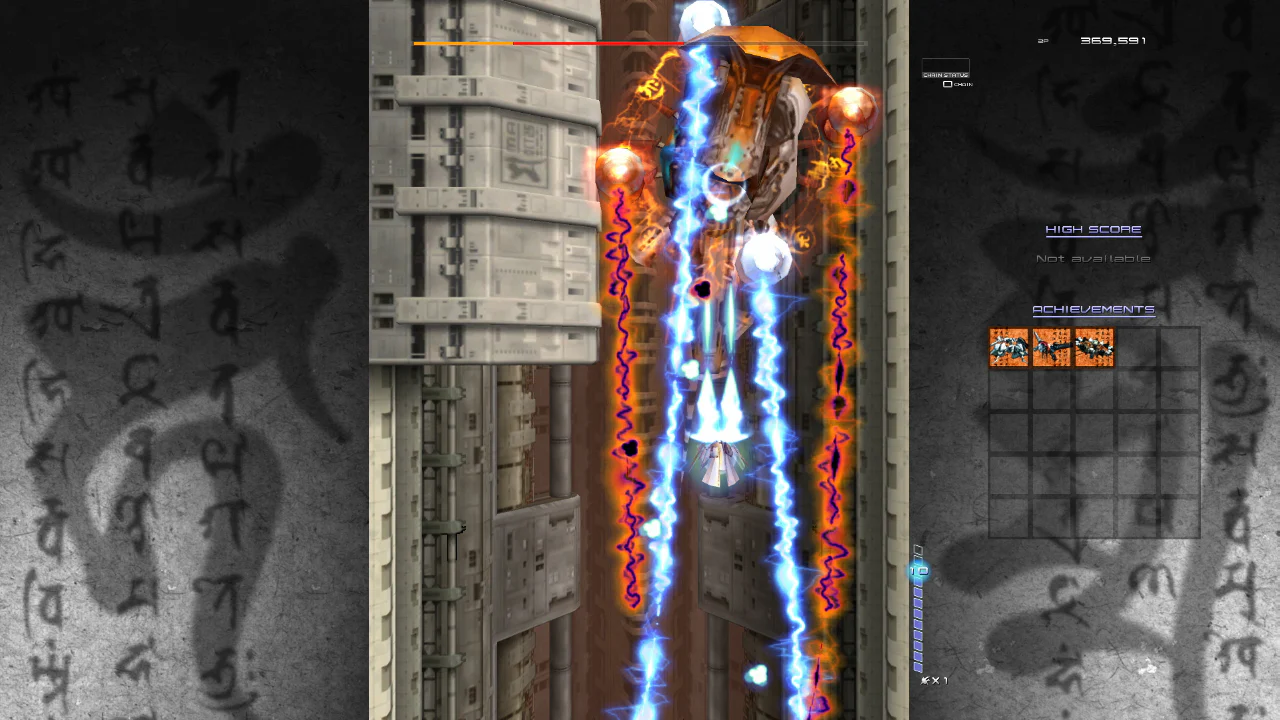Click the ship lives icon beside x1
Image resolution: width=1280 pixels, height=720 pixels.
[x=925, y=679]
